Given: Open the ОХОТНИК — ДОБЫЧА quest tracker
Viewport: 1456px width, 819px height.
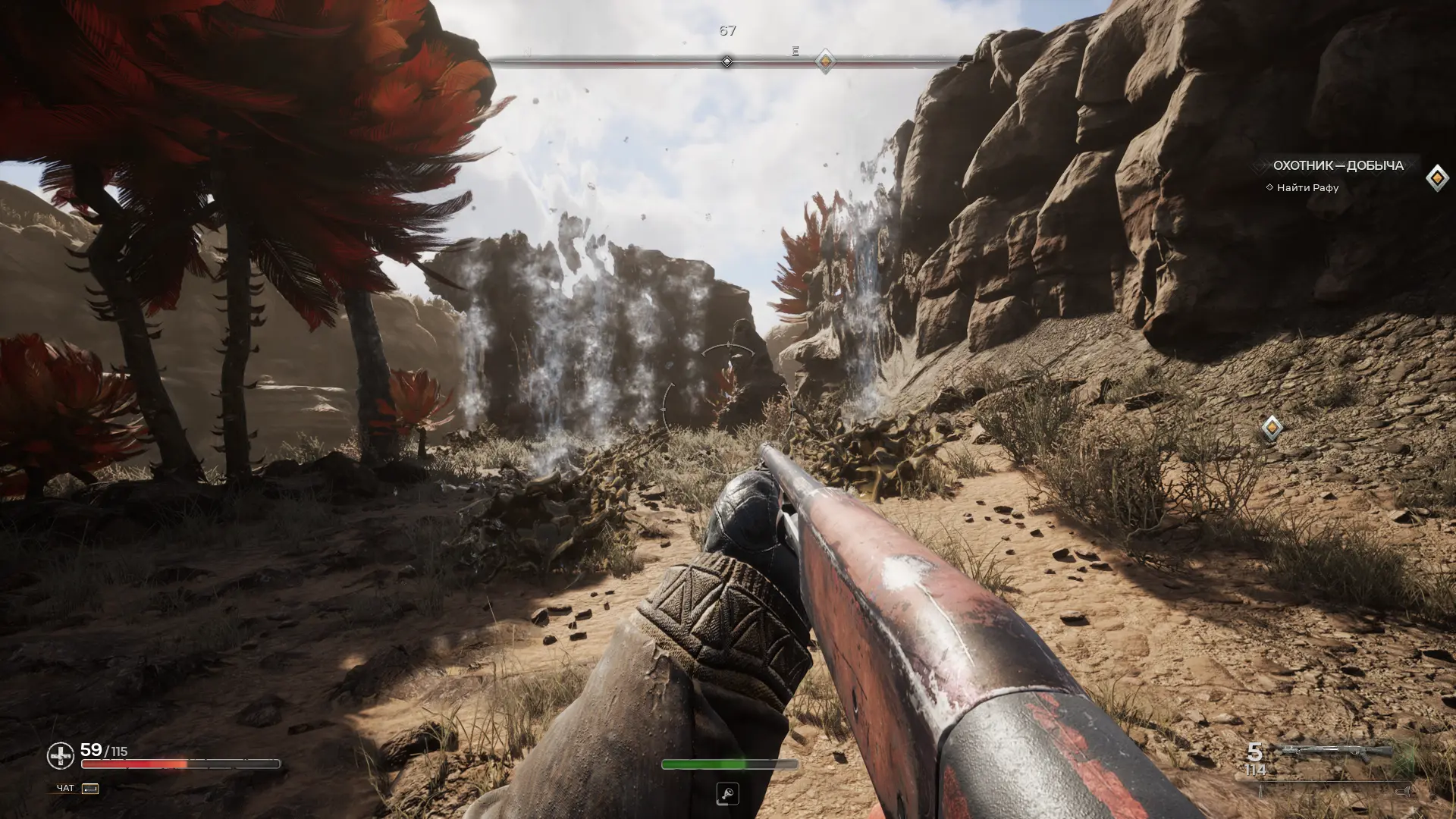Looking at the screenshot, I should 1338,165.
